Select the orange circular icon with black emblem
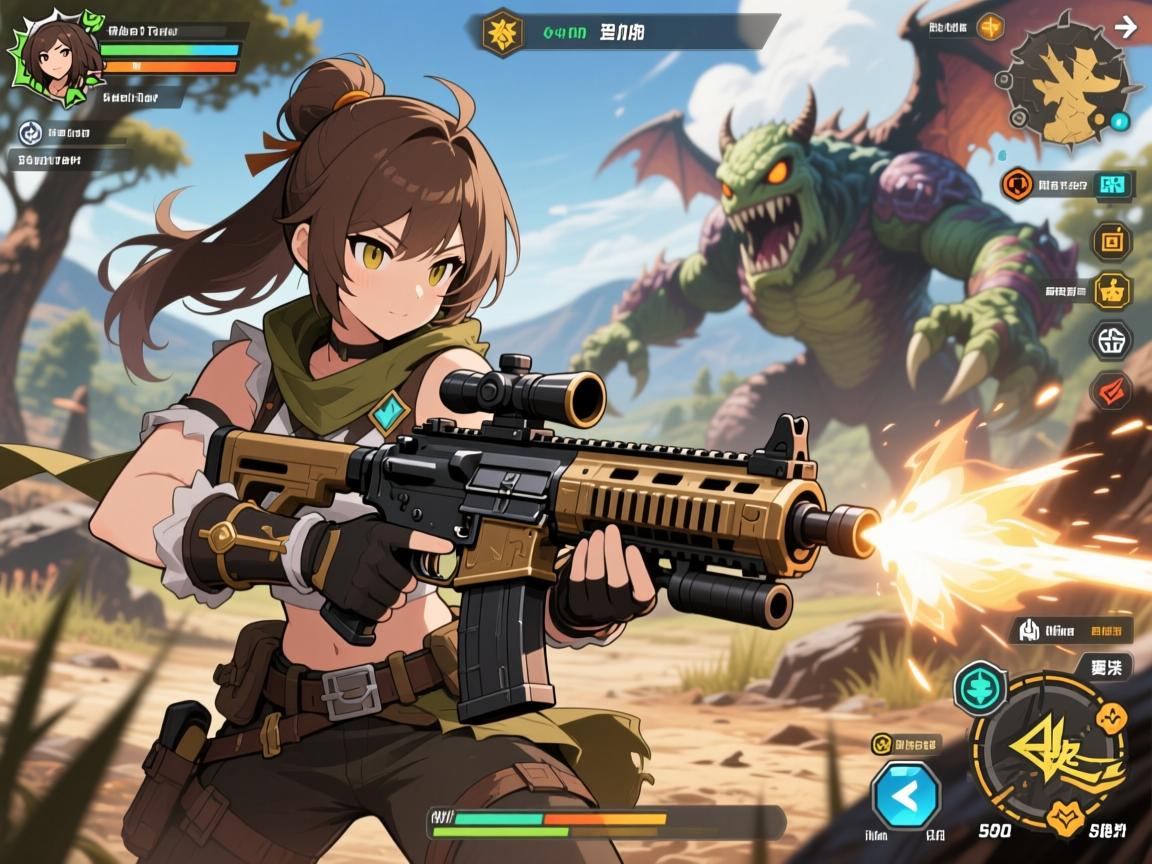Image resolution: width=1152 pixels, height=864 pixels. (x=1018, y=183)
